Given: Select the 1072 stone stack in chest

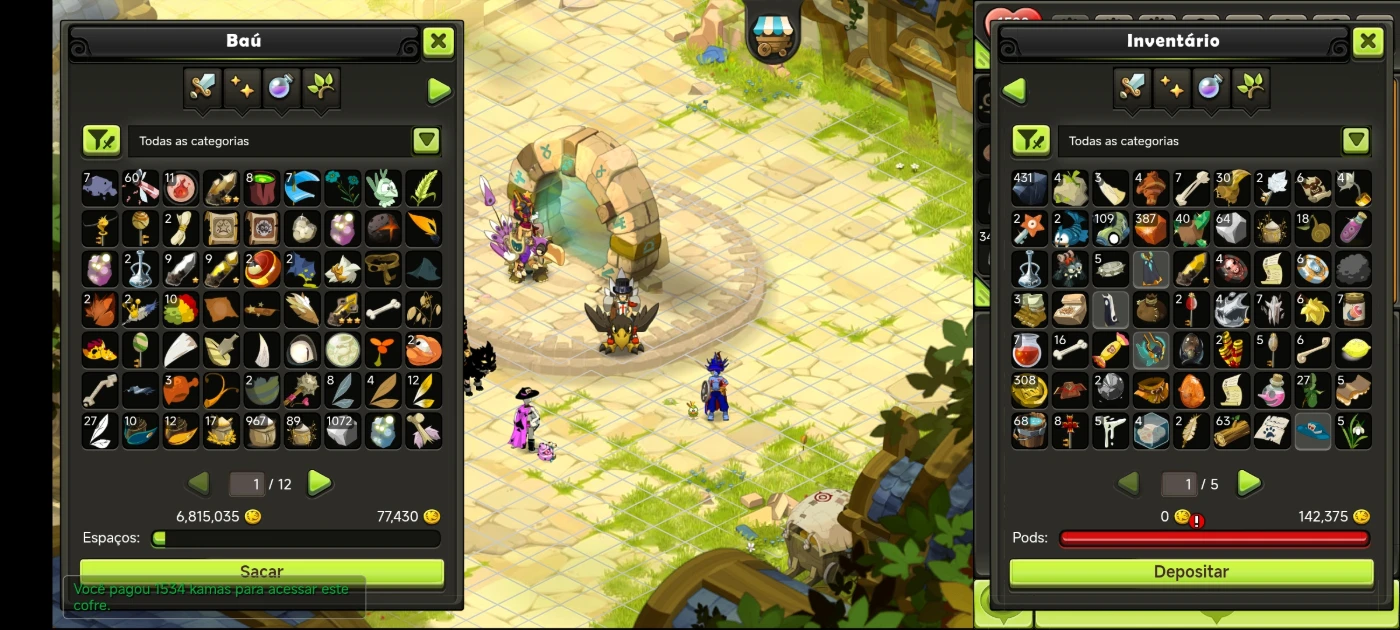Looking at the screenshot, I should 342,431.
